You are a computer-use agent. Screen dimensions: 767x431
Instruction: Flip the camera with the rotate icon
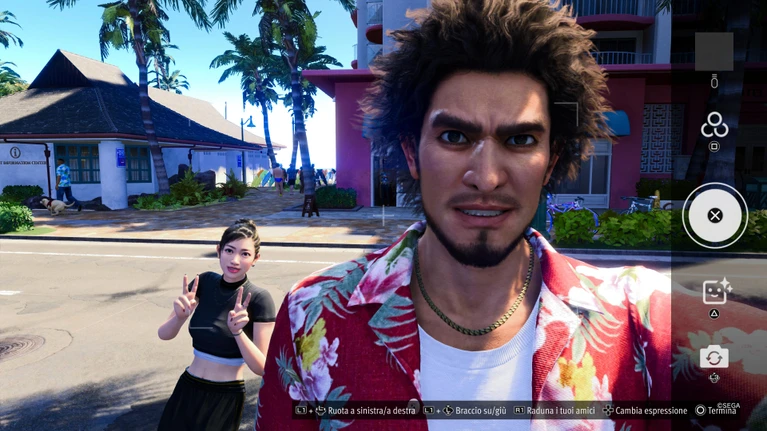714,356
